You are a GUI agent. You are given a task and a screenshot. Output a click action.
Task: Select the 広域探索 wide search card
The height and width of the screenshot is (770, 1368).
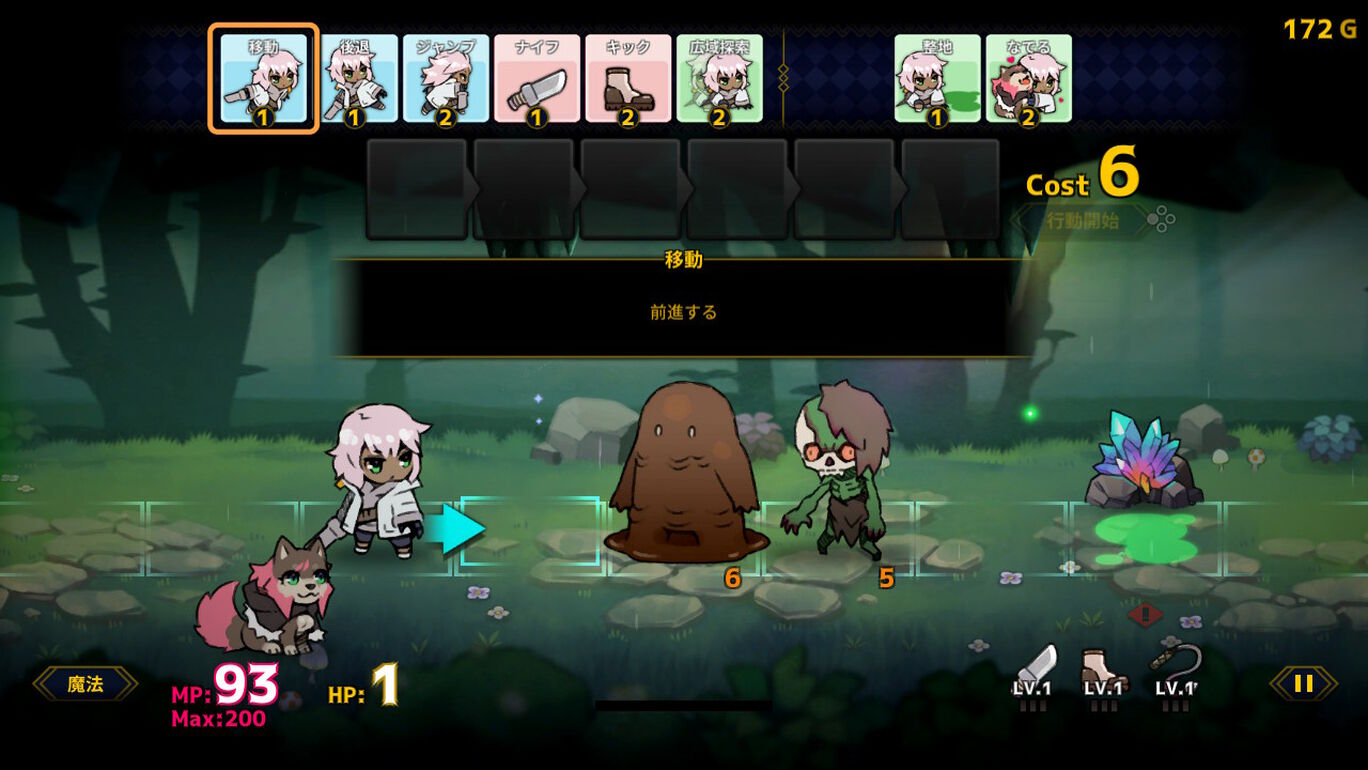[x=719, y=79]
